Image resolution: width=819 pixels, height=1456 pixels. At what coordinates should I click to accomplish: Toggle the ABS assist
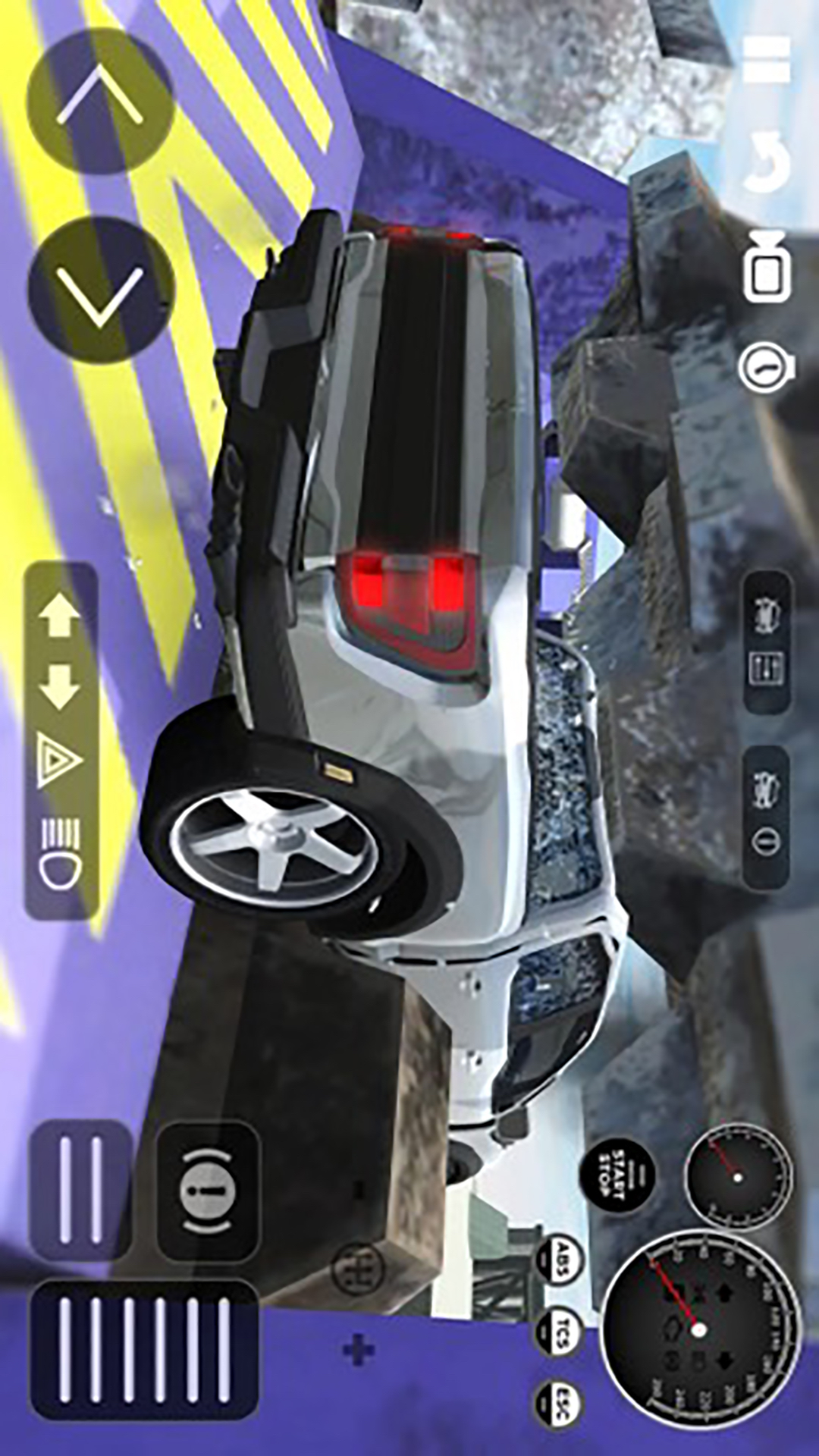[560, 1260]
